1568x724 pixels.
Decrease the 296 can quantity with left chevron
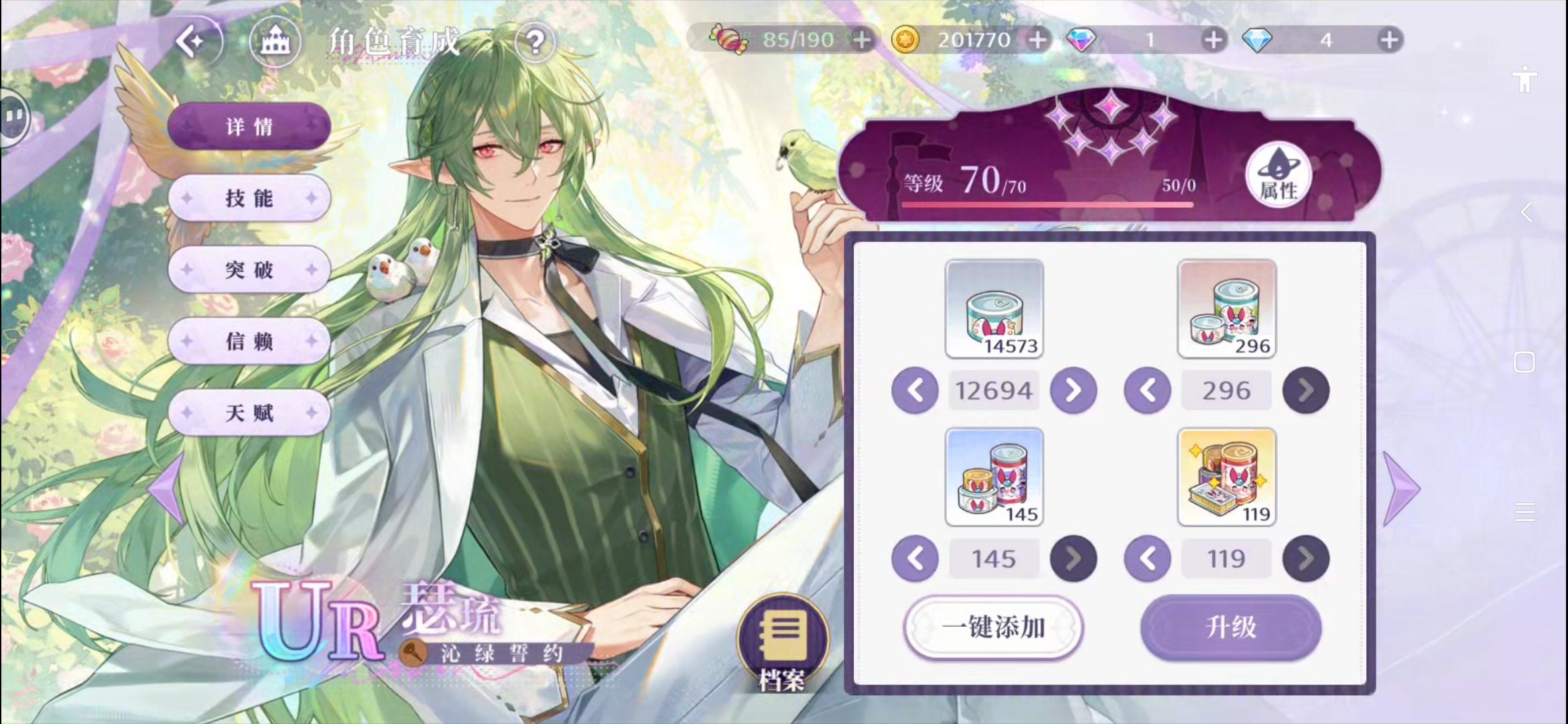click(x=1147, y=389)
